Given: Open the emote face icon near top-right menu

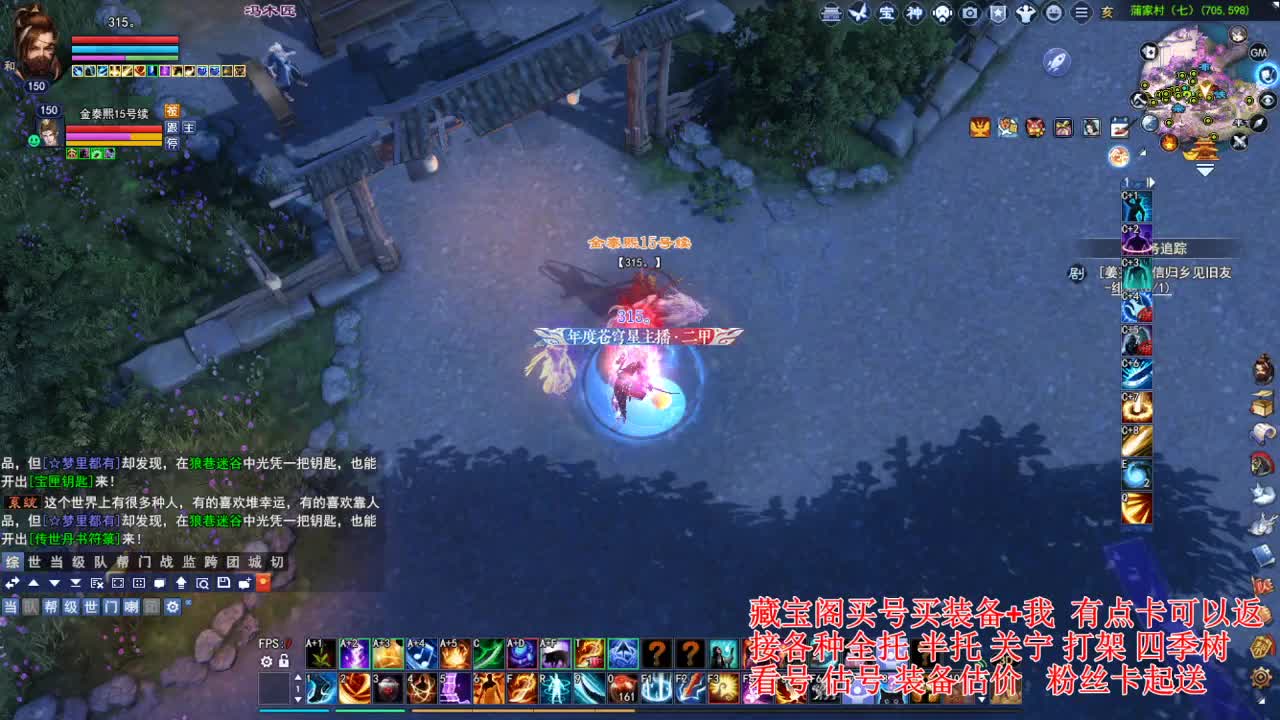Looking at the screenshot, I should [x=1055, y=14].
